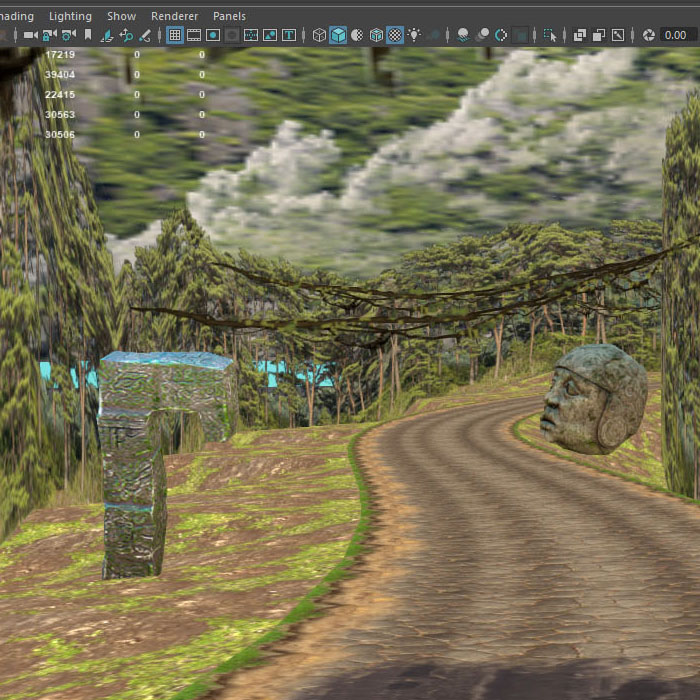Viewport: 700px width, 700px height.
Task: Toggle the heads-up text display icon
Action: pyautogui.click(x=289, y=35)
